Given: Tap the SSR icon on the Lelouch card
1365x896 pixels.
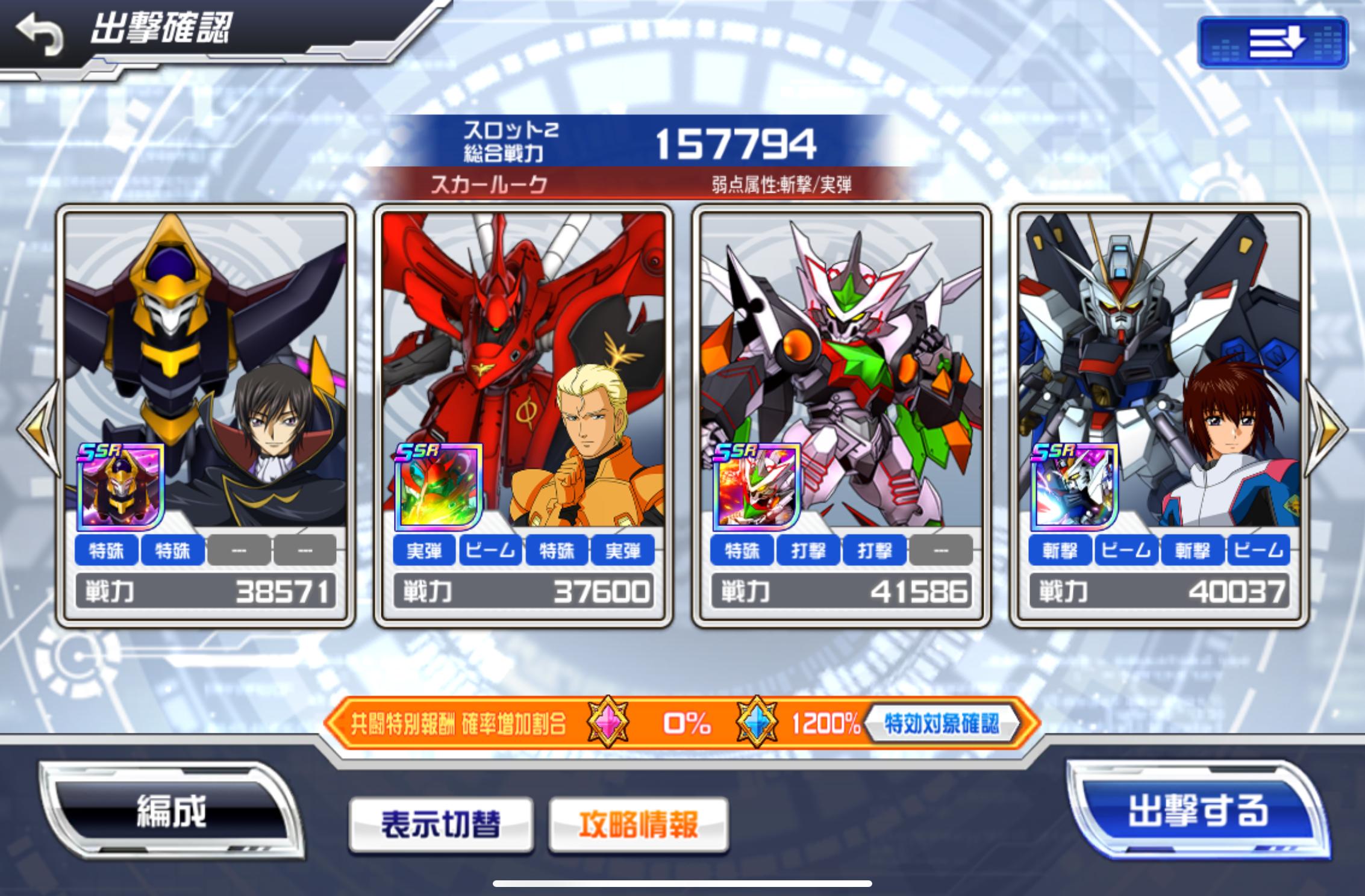Looking at the screenshot, I should coord(120,487).
